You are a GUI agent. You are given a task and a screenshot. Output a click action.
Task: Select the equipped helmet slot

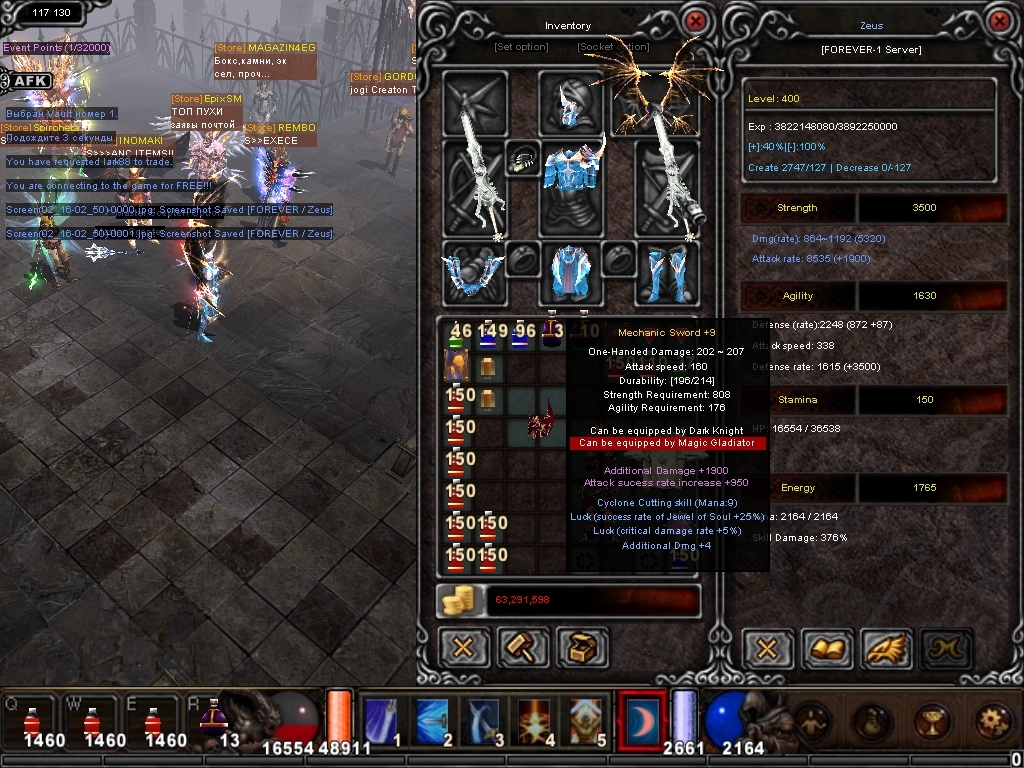tap(570, 104)
